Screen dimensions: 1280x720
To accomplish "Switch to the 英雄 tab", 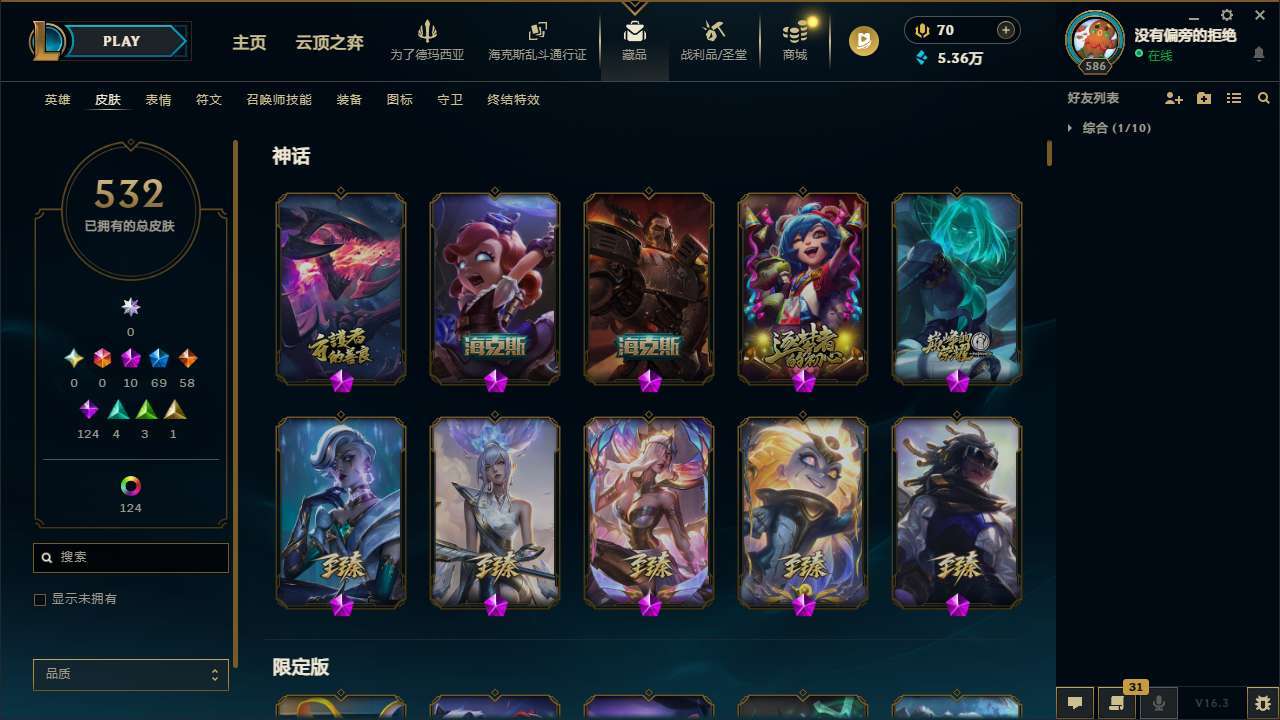I will click(57, 99).
